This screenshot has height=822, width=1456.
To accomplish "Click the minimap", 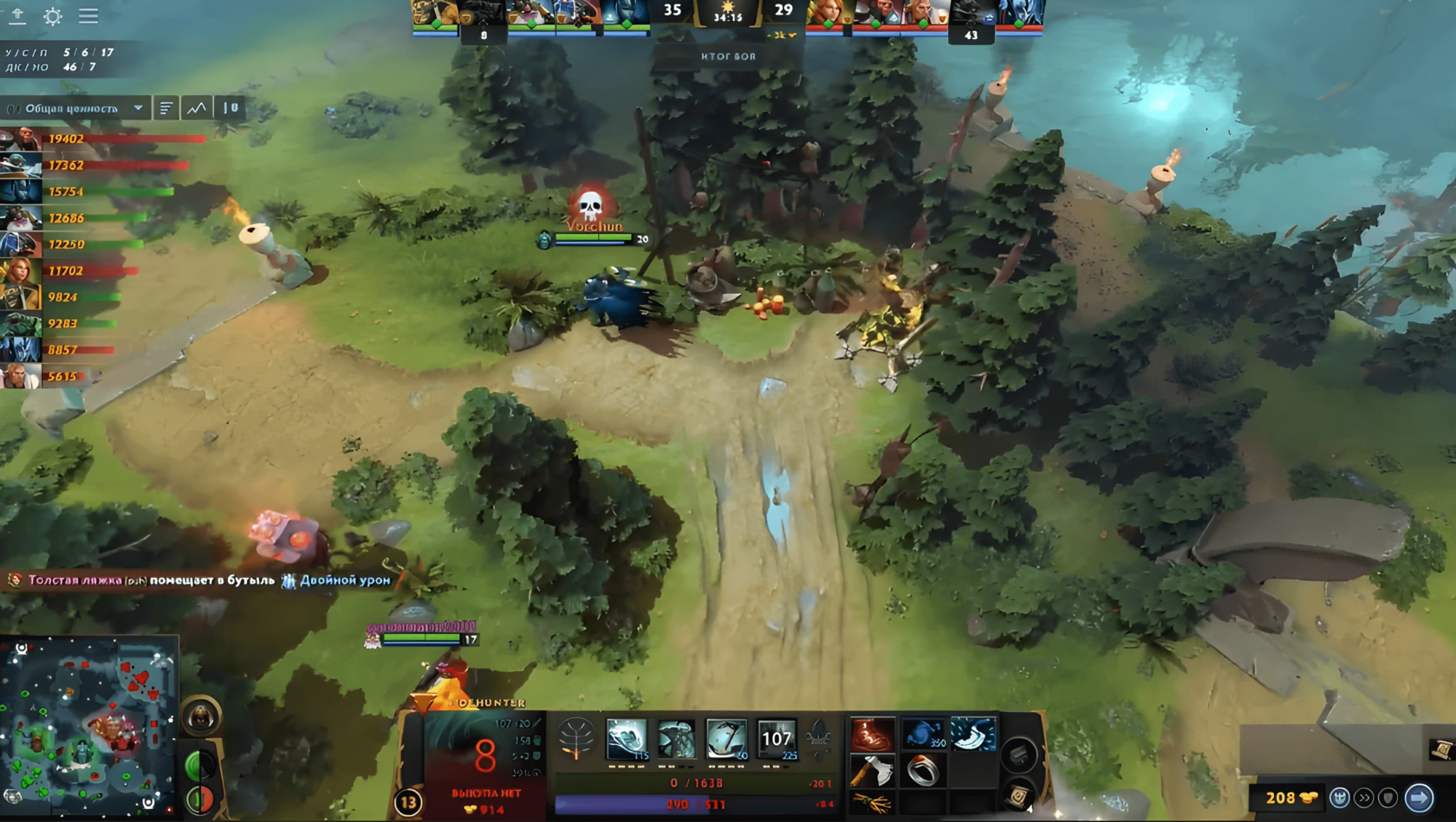I will point(88,728).
